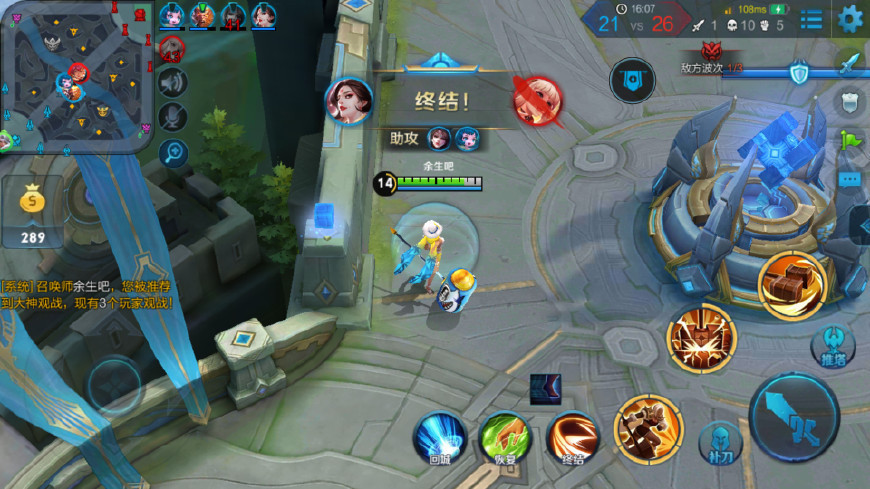This screenshot has width=870, height=489.
Task: Click the magnifier icon below the microphone
Action: [x=173, y=153]
